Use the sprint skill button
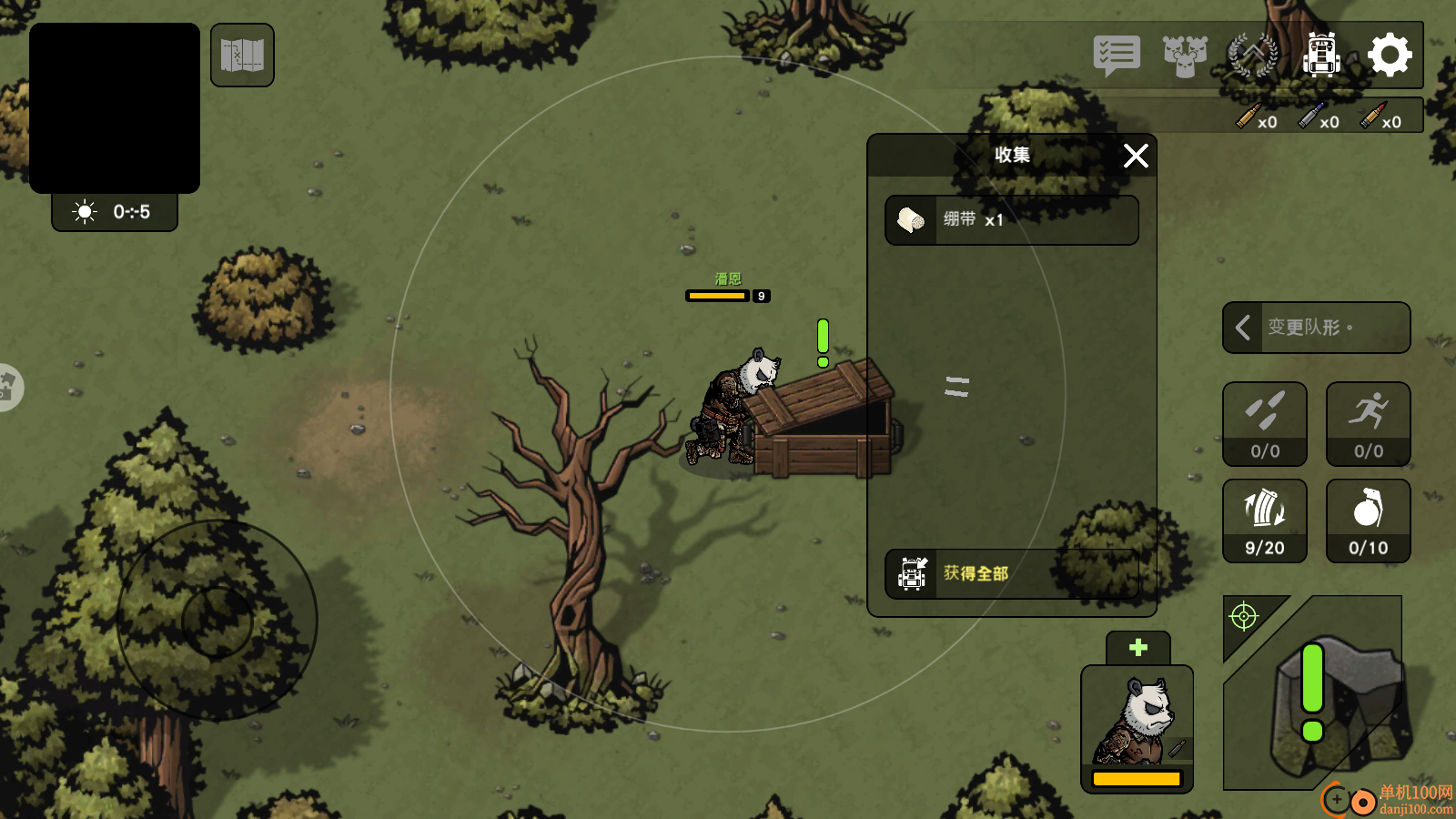This screenshot has width=1456, height=819. click(x=1368, y=423)
